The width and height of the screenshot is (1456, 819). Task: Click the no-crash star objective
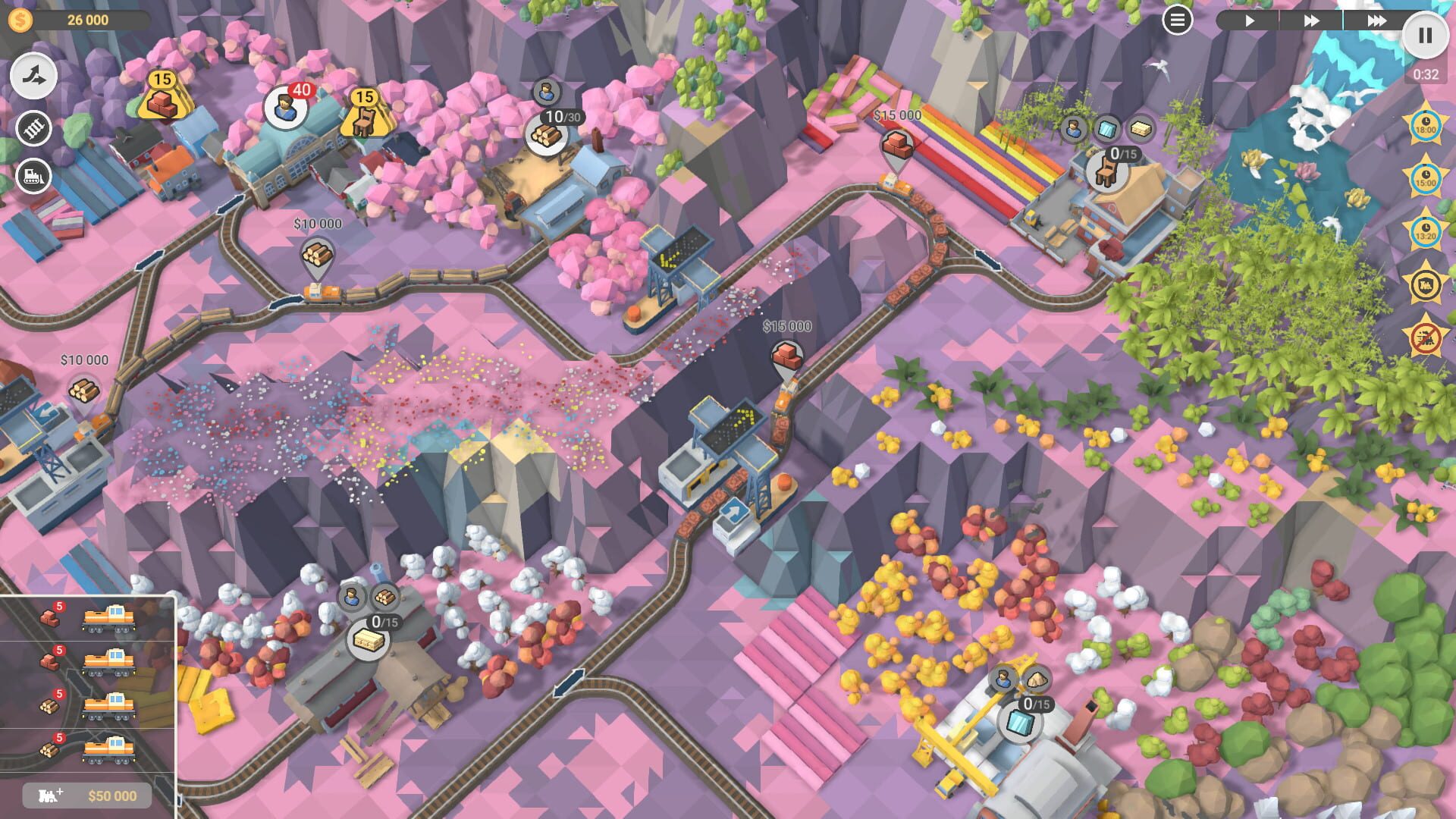click(x=1425, y=340)
